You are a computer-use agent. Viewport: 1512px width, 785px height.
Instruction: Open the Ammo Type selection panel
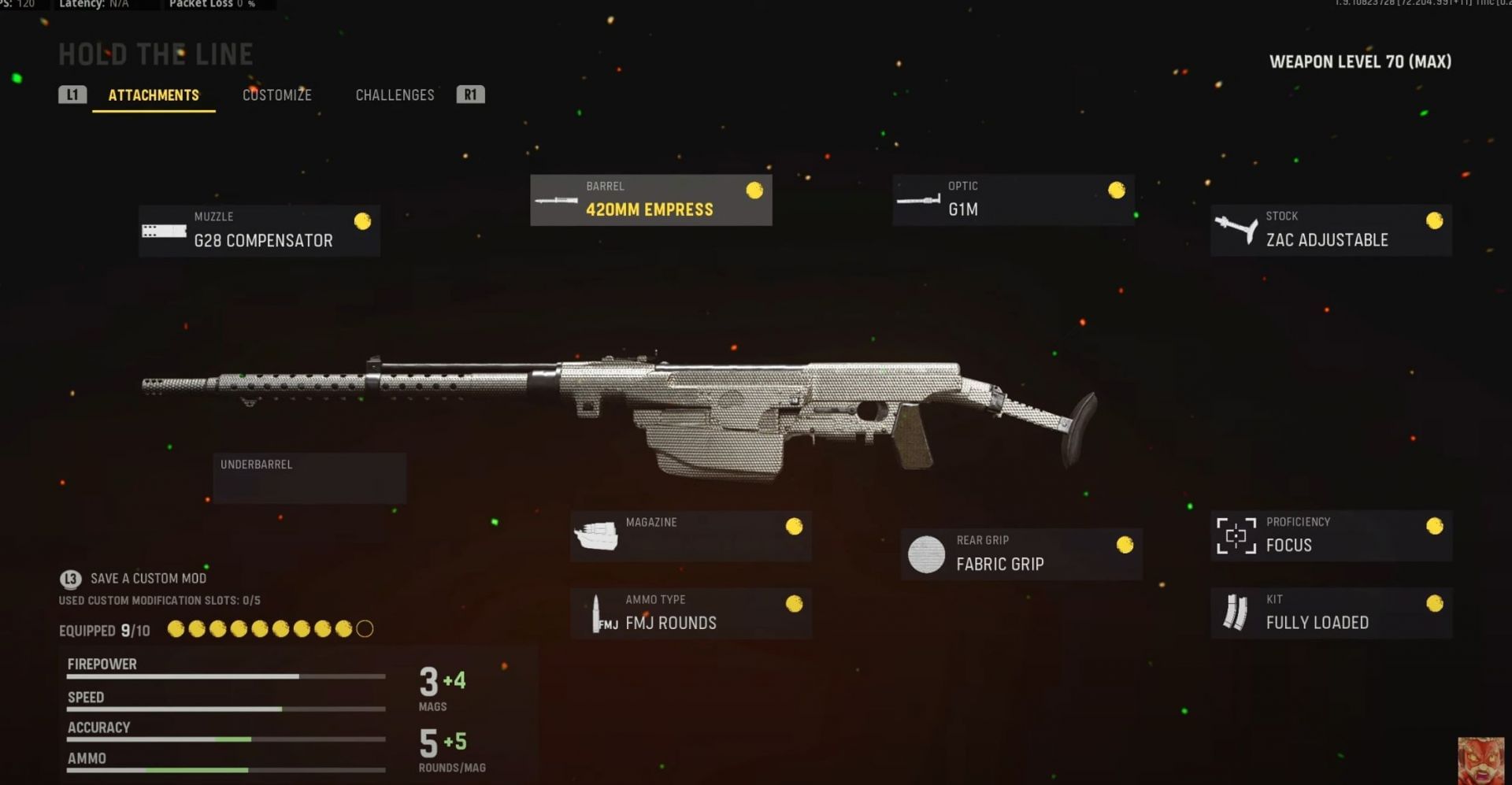691,613
